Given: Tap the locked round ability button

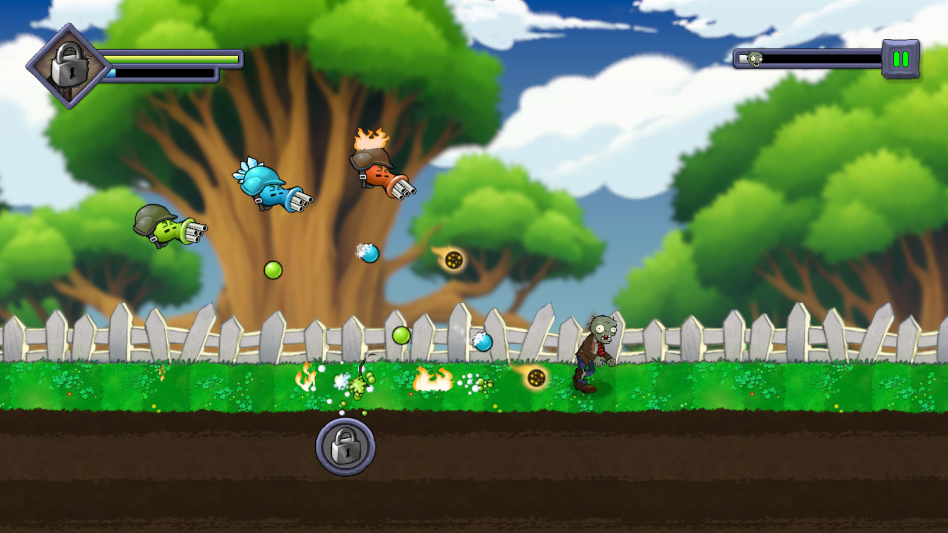Looking at the screenshot, I should [346, 446].
